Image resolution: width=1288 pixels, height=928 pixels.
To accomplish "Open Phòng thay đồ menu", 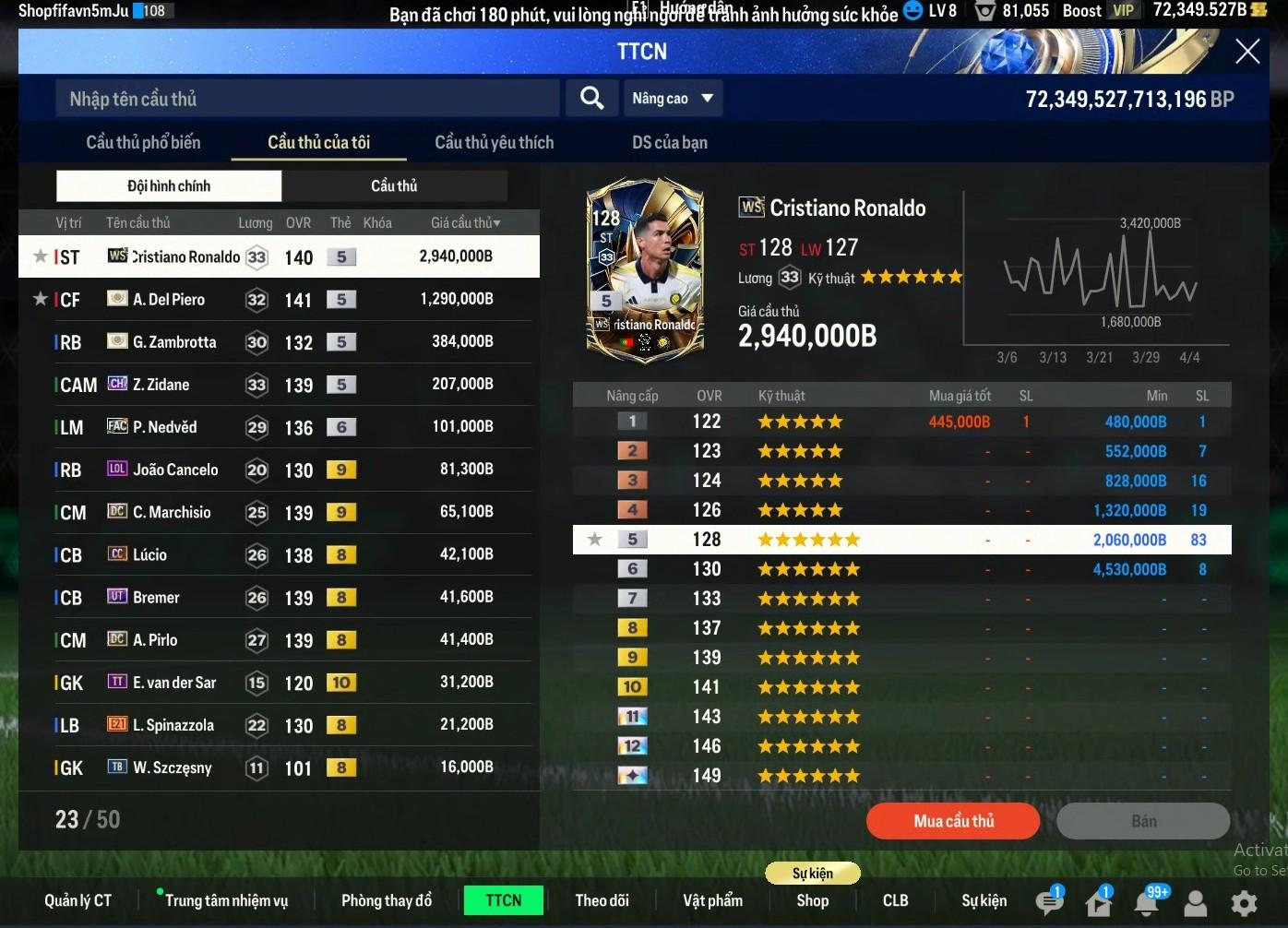I will (x=387, y=900).
